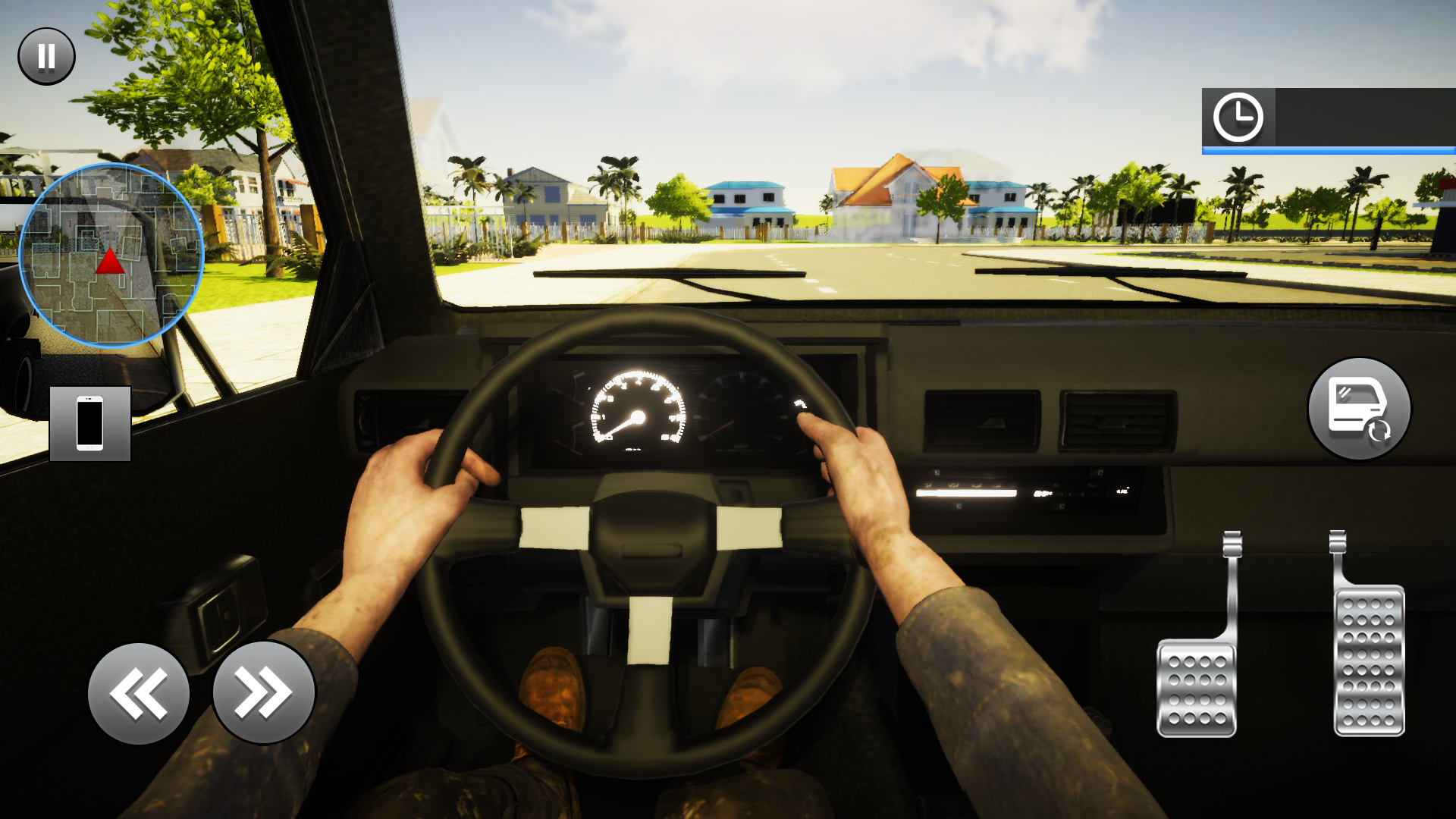Expand the double-arrow control pointing left
This screenshot has width=1456, height=819.
pos(139,690)
